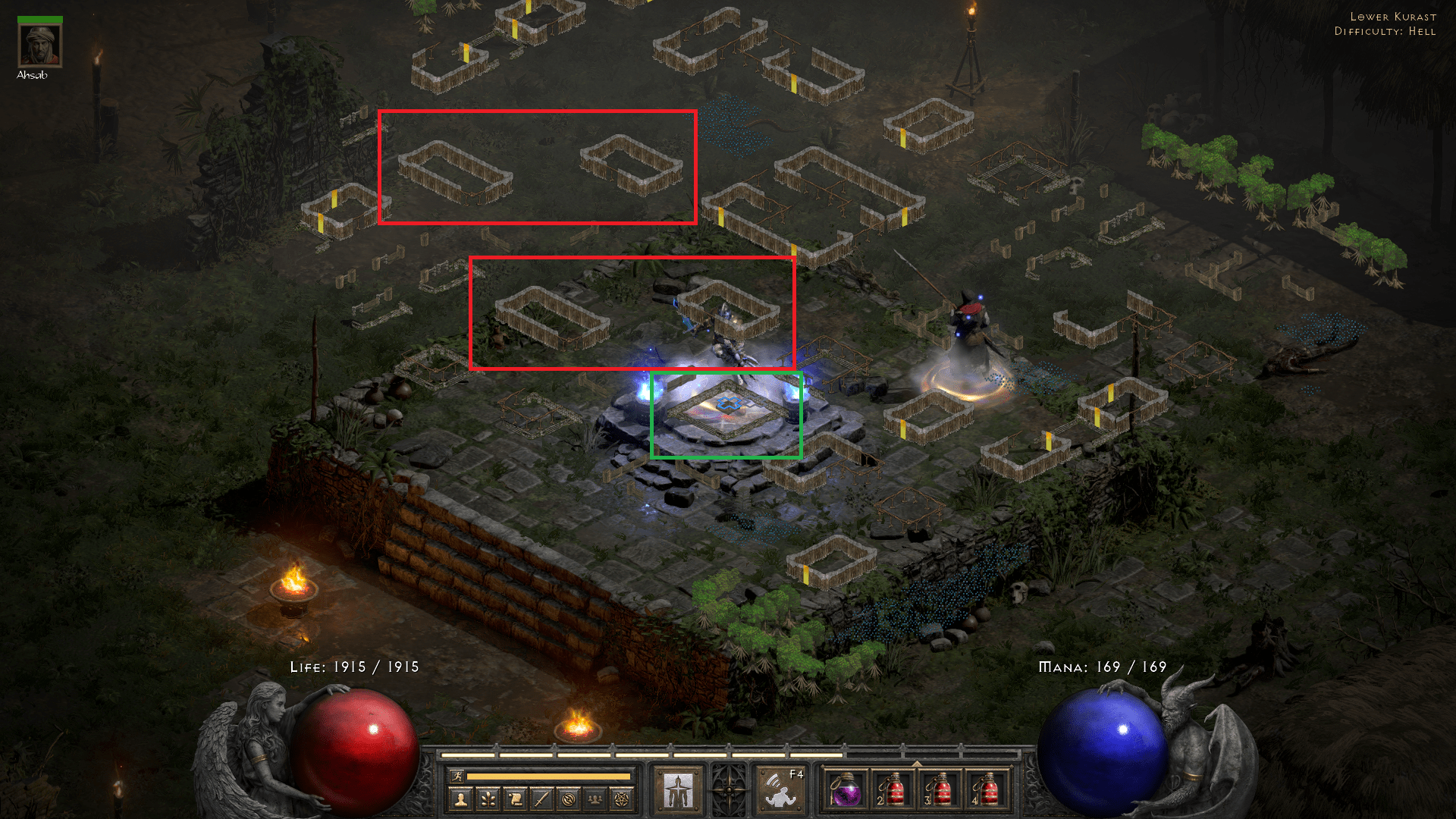
Task: Click the yellow stamina bar
Action: [548, 777]
